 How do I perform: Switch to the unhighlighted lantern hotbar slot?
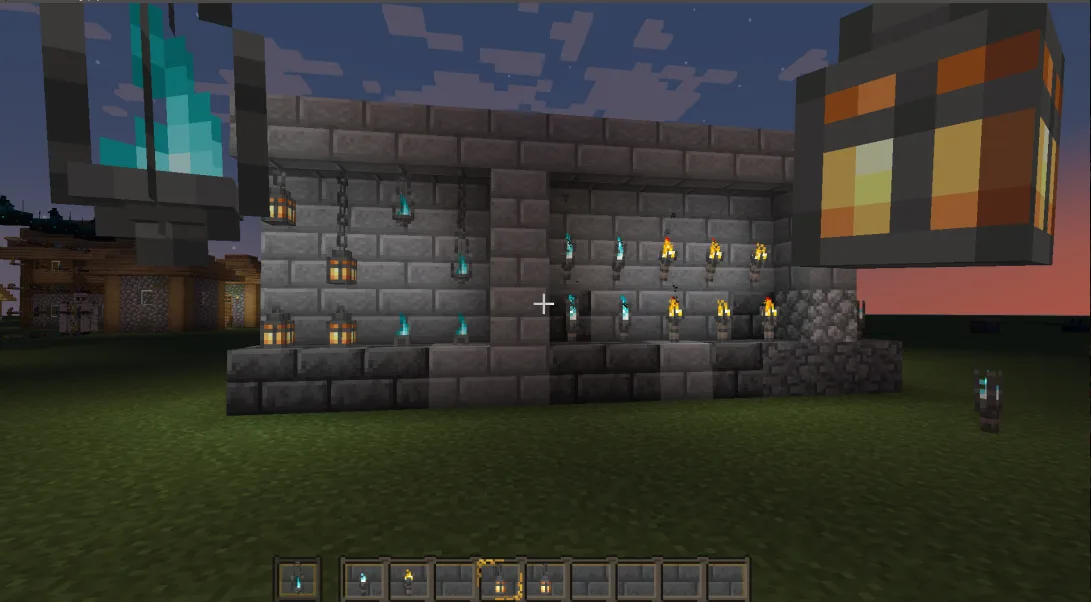(544, 580)
